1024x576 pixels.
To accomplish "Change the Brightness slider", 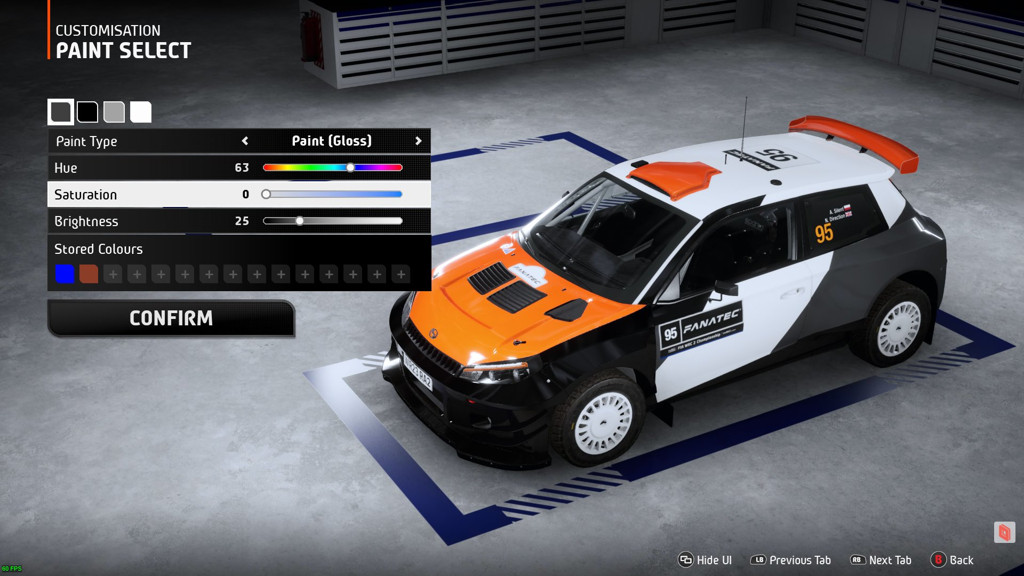I will (299, 221).
